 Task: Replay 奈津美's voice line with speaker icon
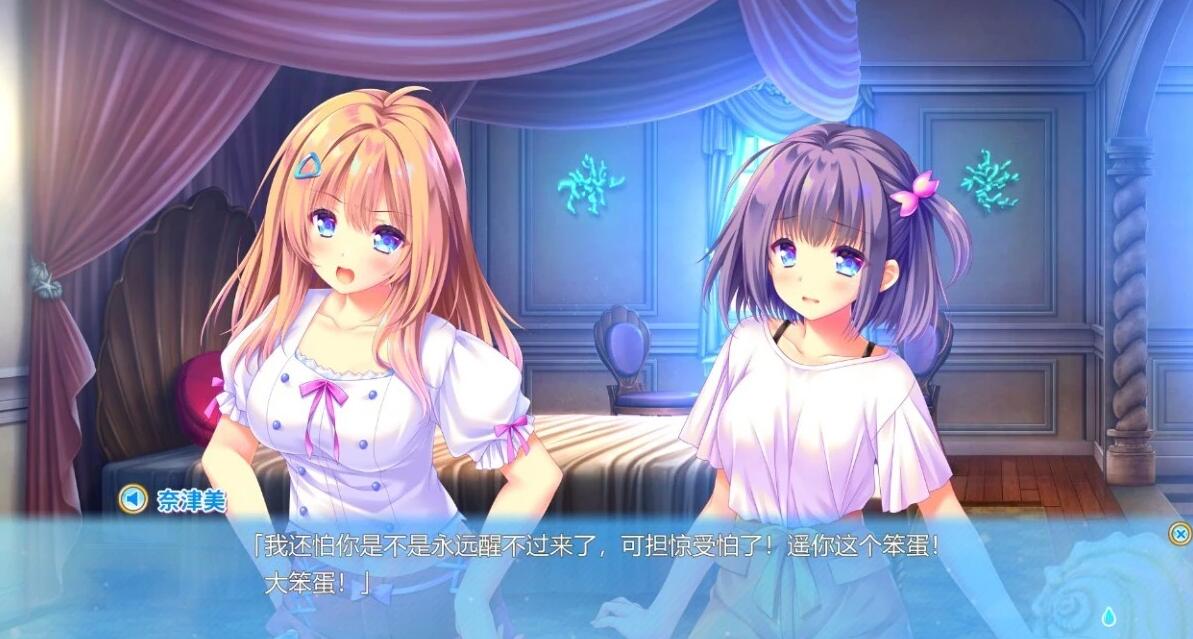pos(132,498)
